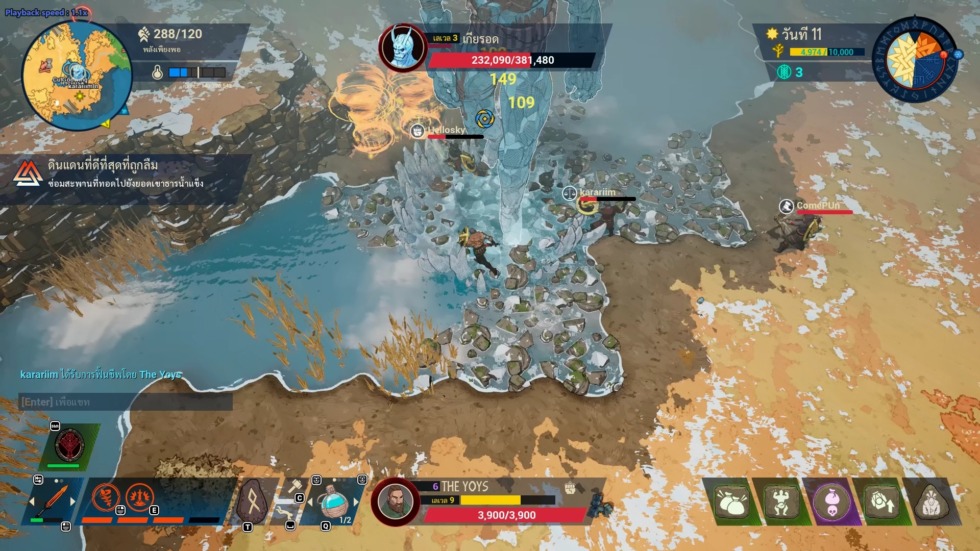Select the rune-with-up-arrow blessing icon
Viewport: 980px width, 551px height.
882,503
